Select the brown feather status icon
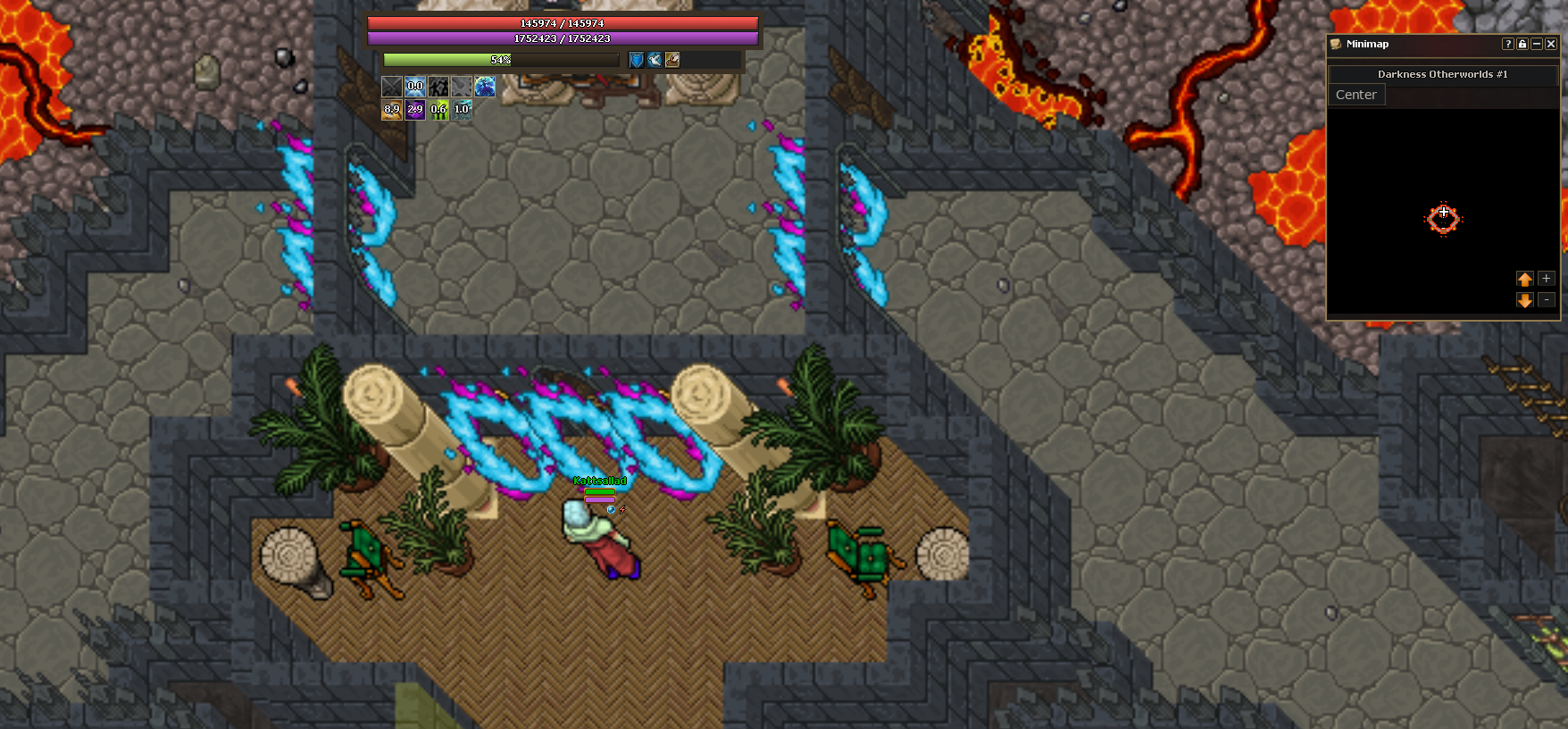The width and height of the screenshot is (1568, 729). (x=672, y=60)
